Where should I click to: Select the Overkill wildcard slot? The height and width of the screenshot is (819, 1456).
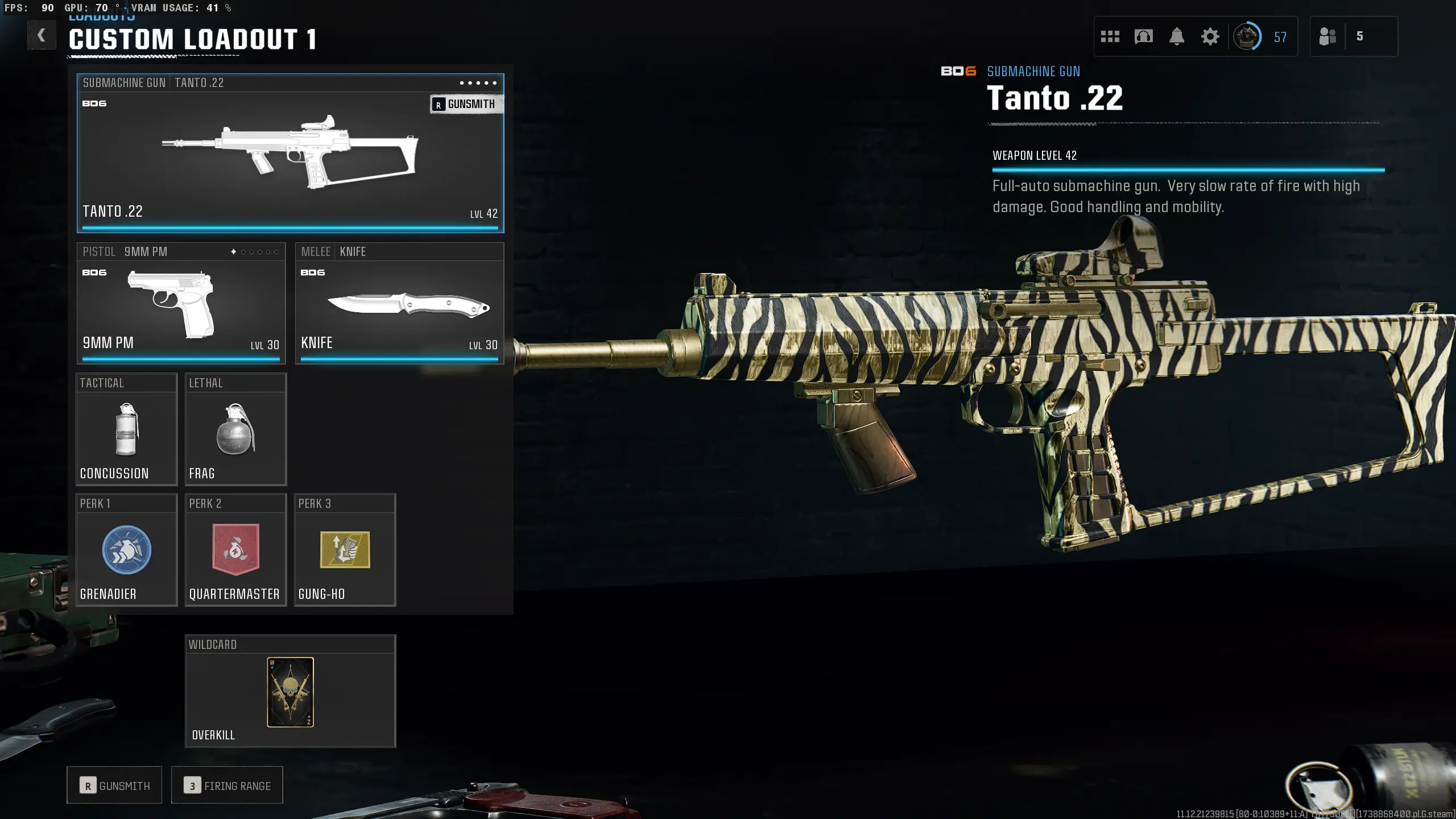(290, 692)
